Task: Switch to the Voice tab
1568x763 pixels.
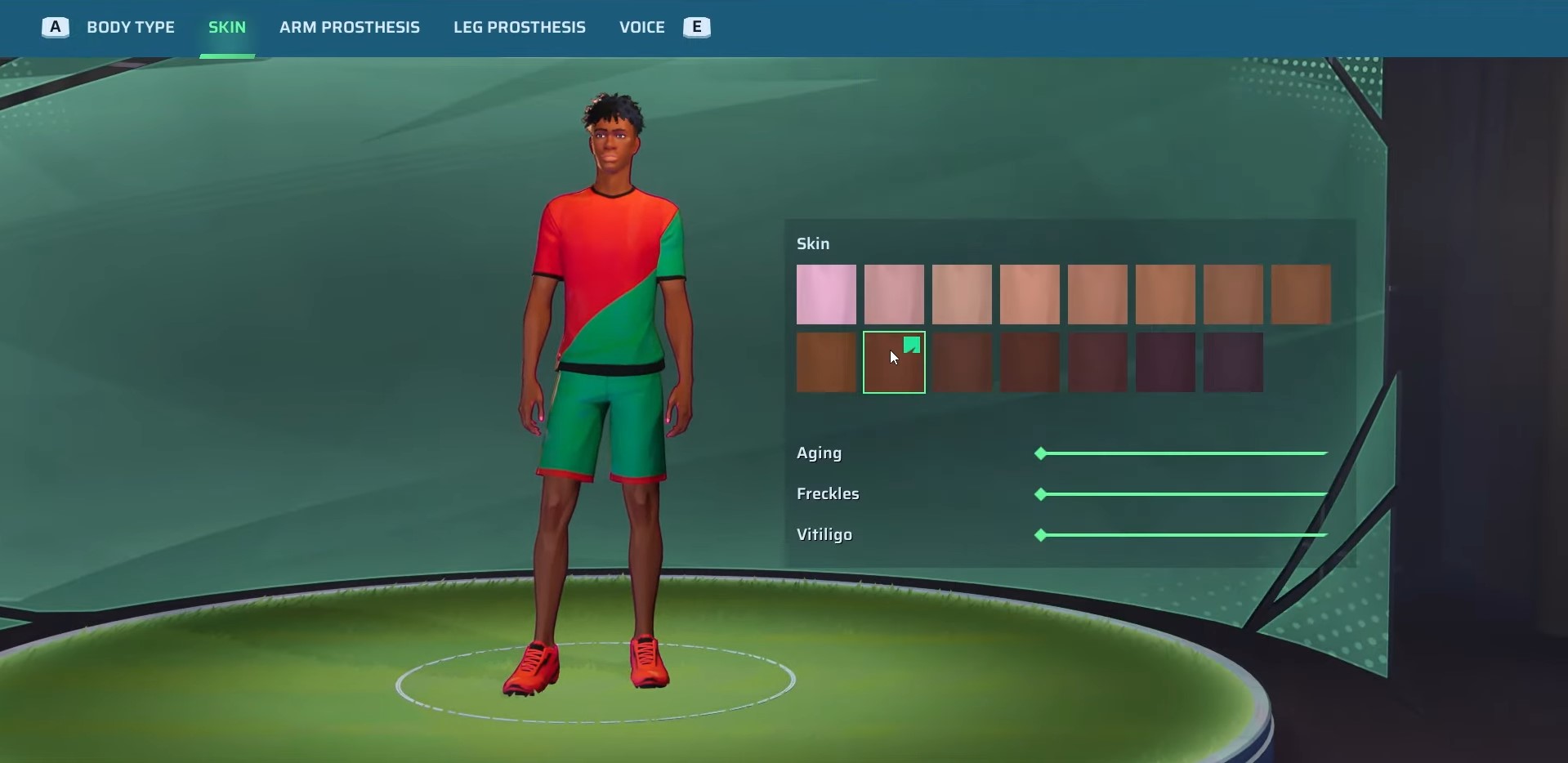Action: click(x=642, y=28)
